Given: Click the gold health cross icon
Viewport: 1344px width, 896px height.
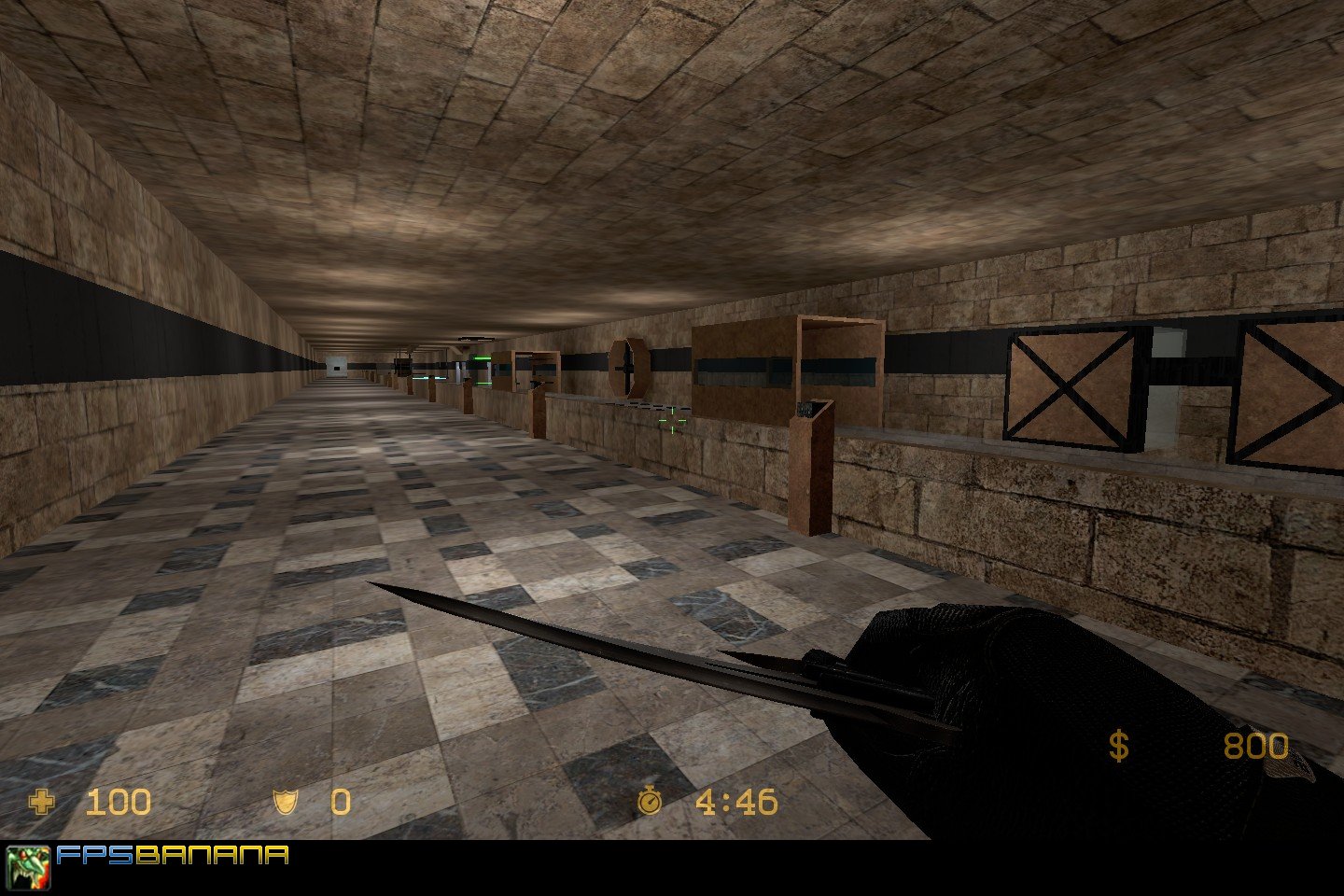Looking at the screenshot, I should (44, 803).
